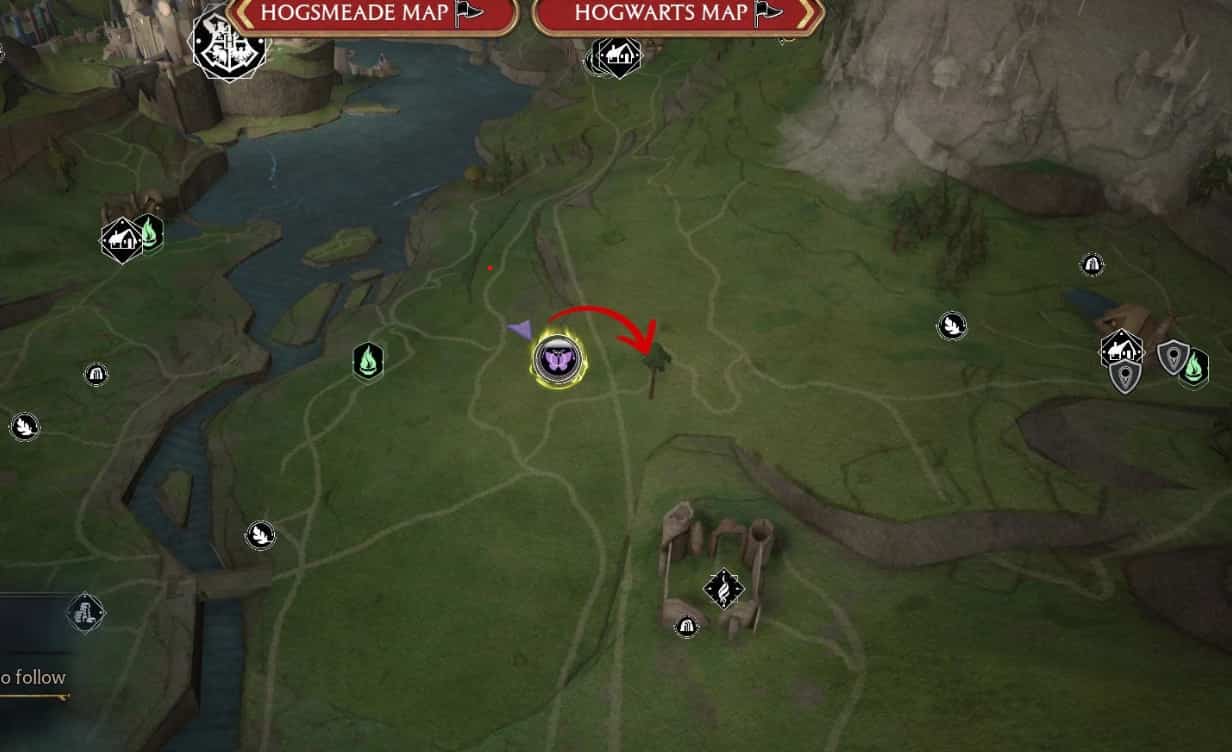Screen dimensions: 1232x752
Task: Select the dimmed stacked-stones diamond marker
Action: tap(86, 612)
